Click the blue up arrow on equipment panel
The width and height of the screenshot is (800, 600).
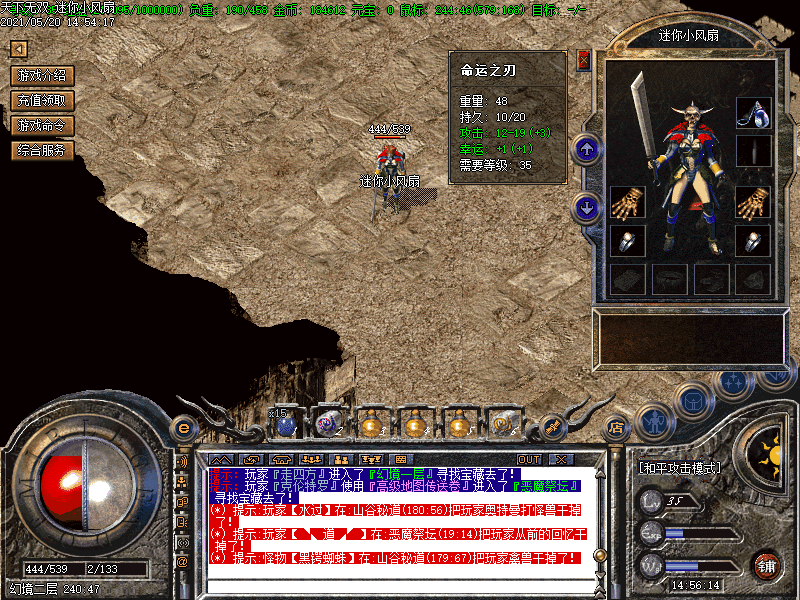[587, 150]
